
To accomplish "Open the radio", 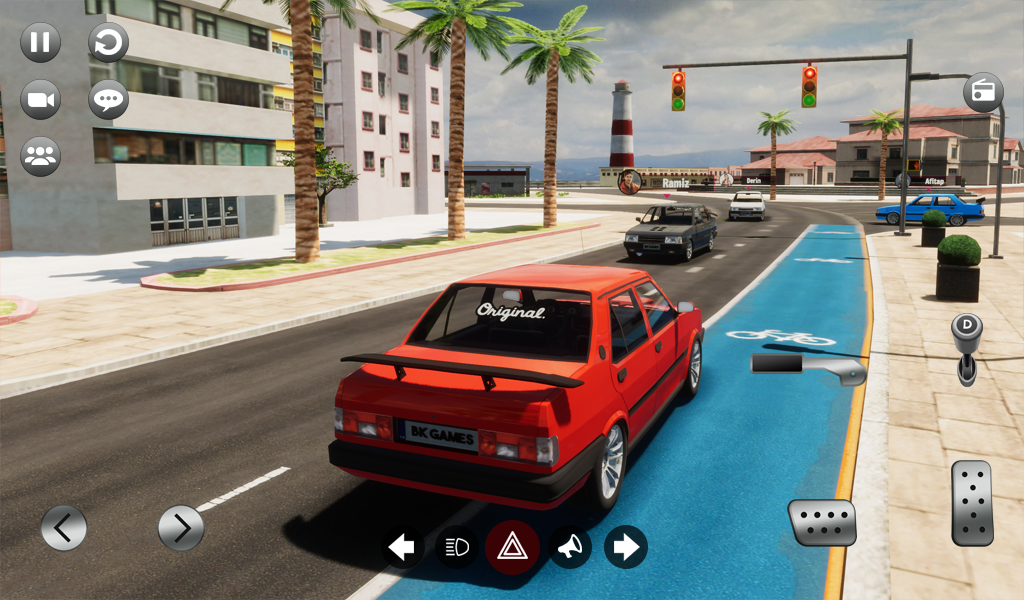I will click(983, 93).
